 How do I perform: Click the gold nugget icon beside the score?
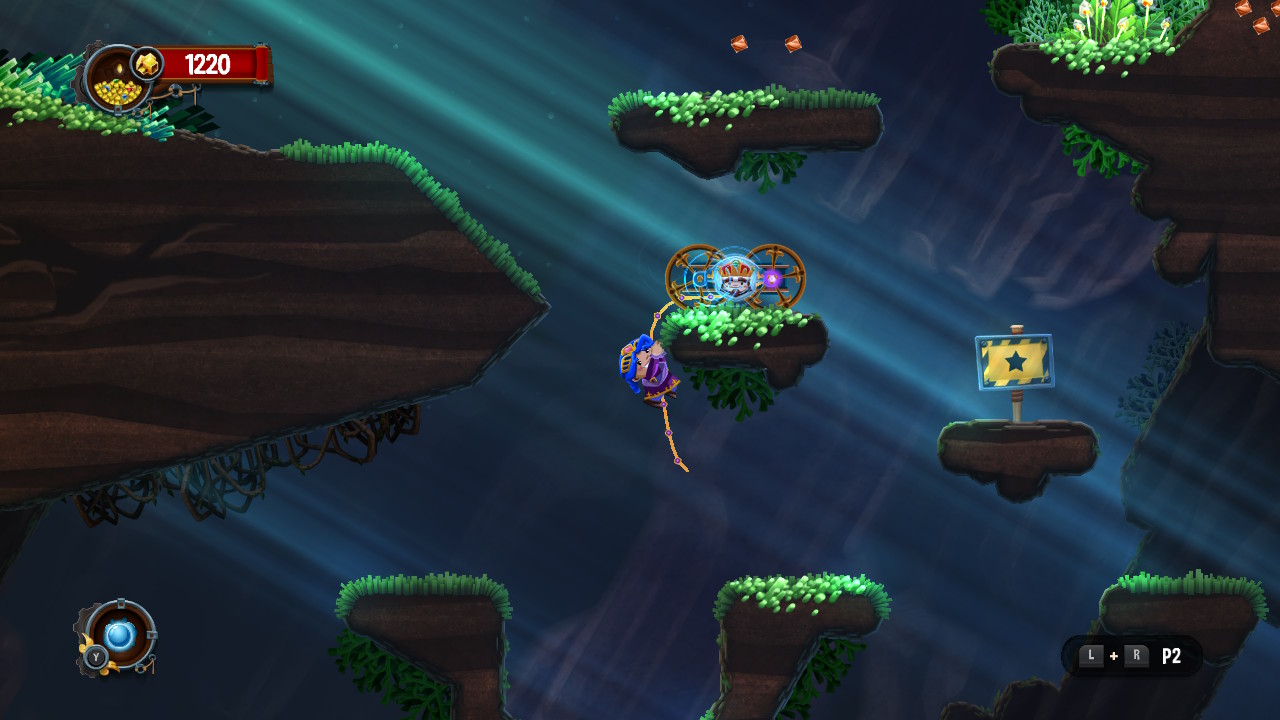(x=148, y=64)
